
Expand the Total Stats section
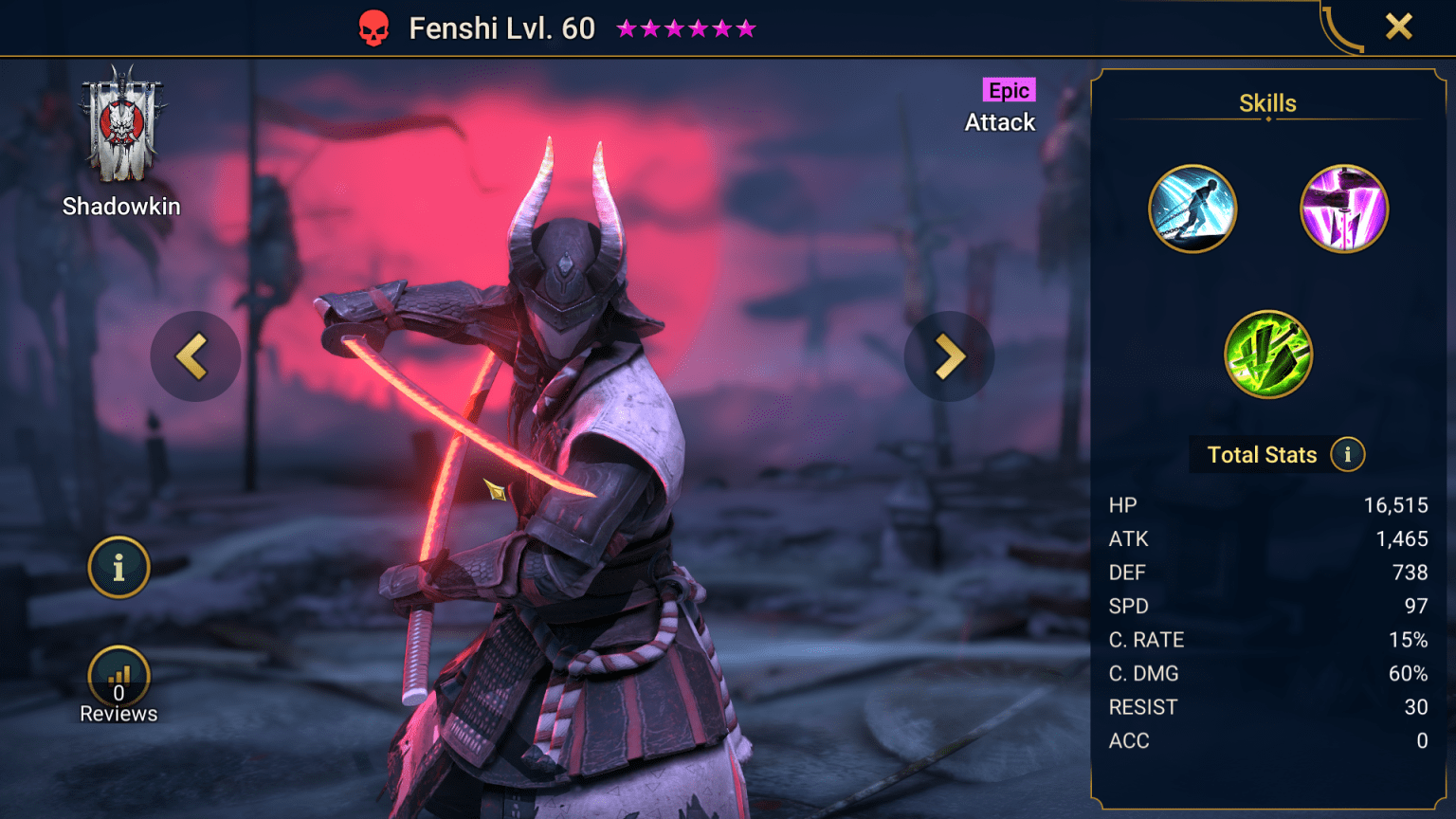1262,454
